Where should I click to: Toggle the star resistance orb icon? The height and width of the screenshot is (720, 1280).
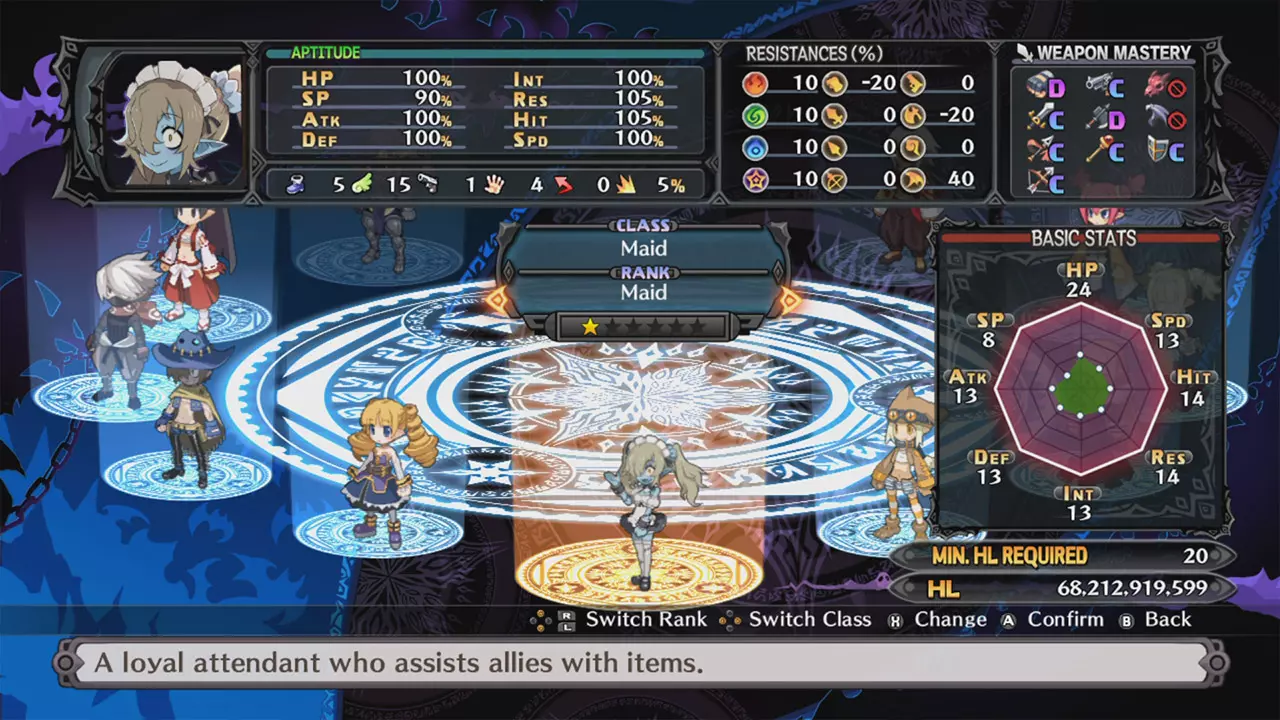coord(756,179)
